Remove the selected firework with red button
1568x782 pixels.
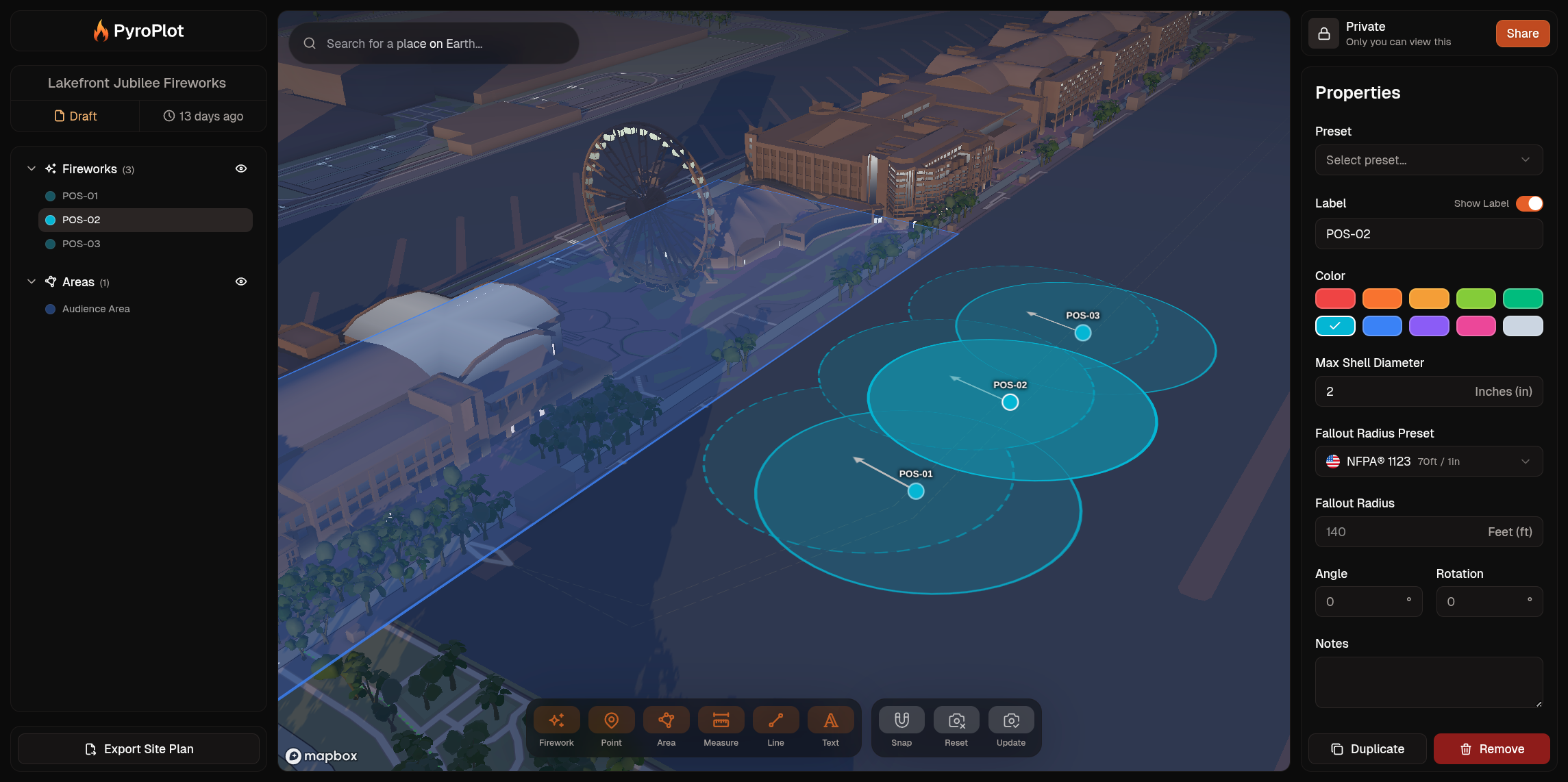[x=1491, y=748]
